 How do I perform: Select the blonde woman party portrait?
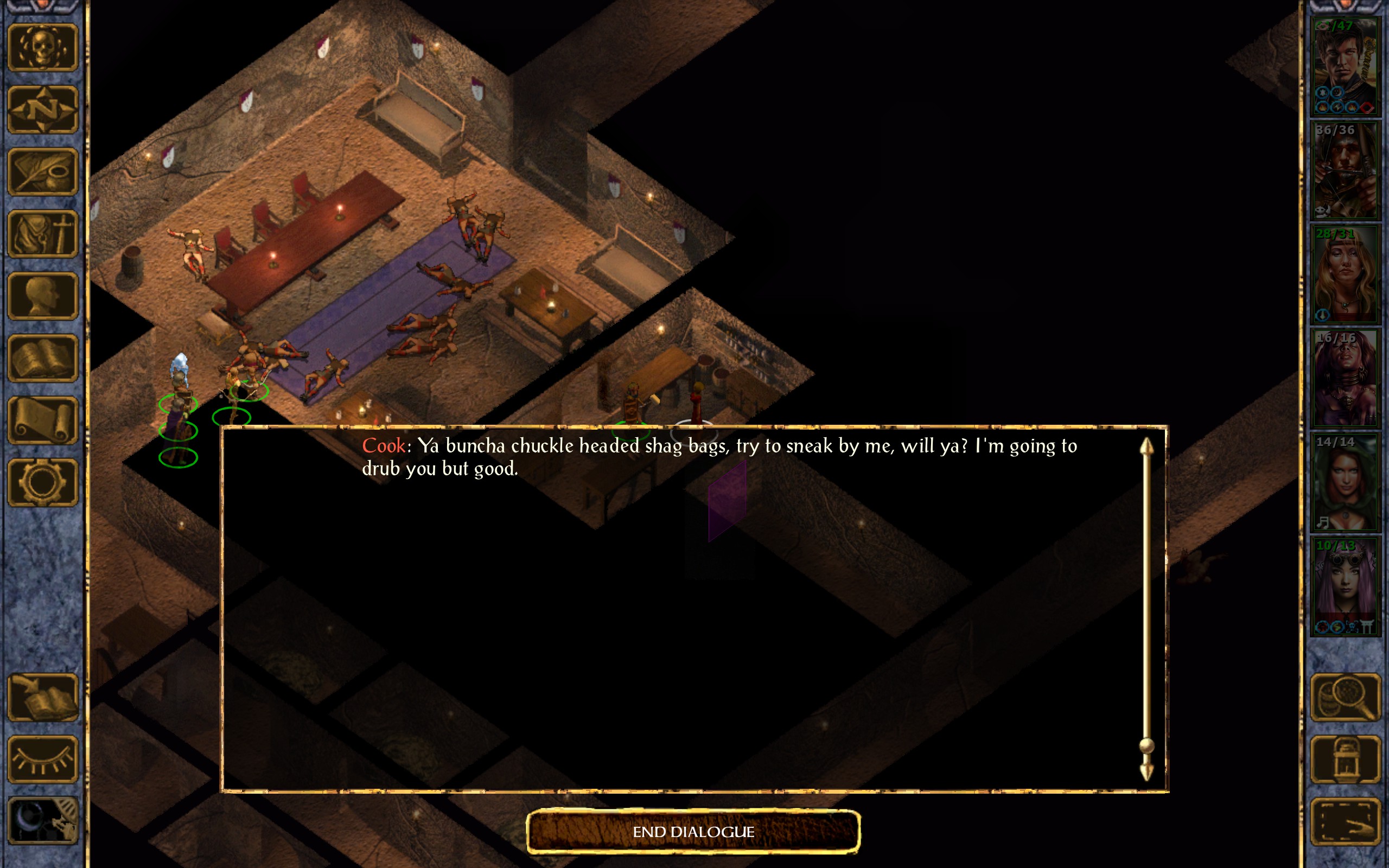coord(1345,275)
